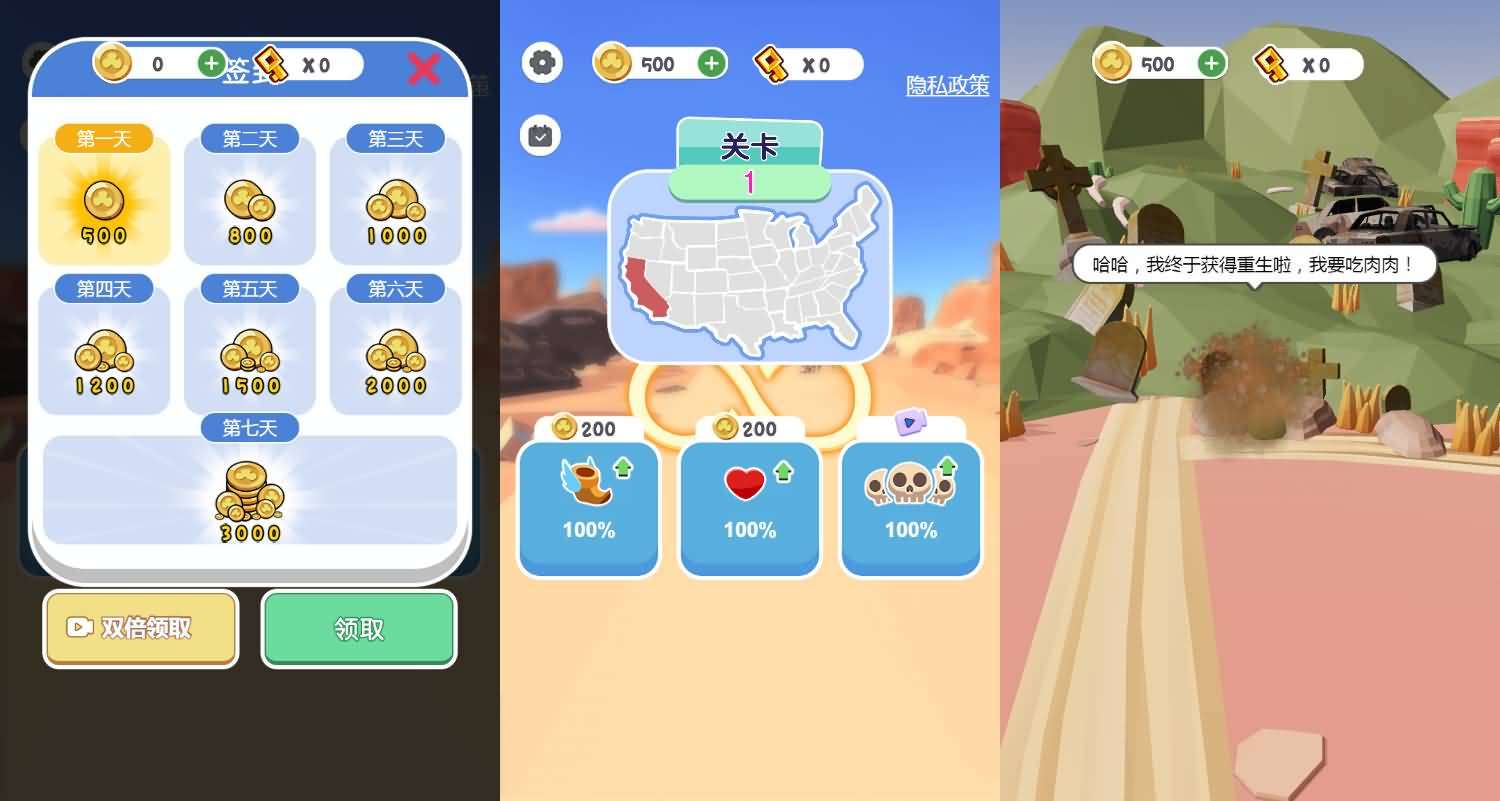This screenshot has height=801, width=1500.
Task: Close the sign-in rewards popup with the red X
Action: [424, 68]
